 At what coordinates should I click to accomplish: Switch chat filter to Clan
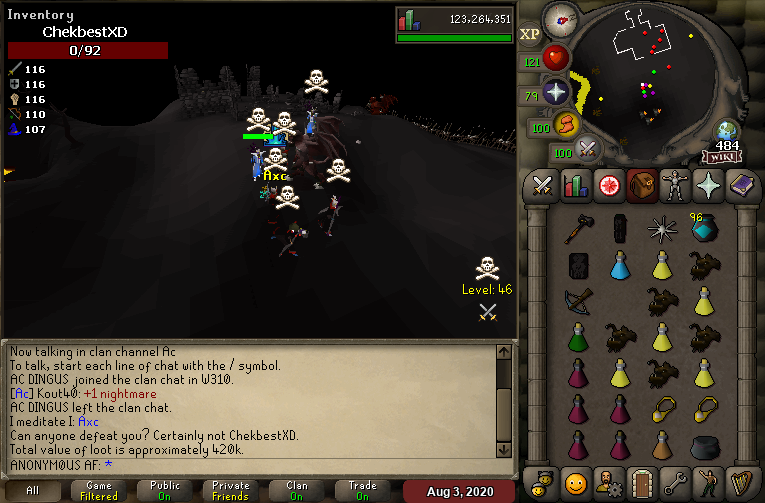tap(297, 491)
